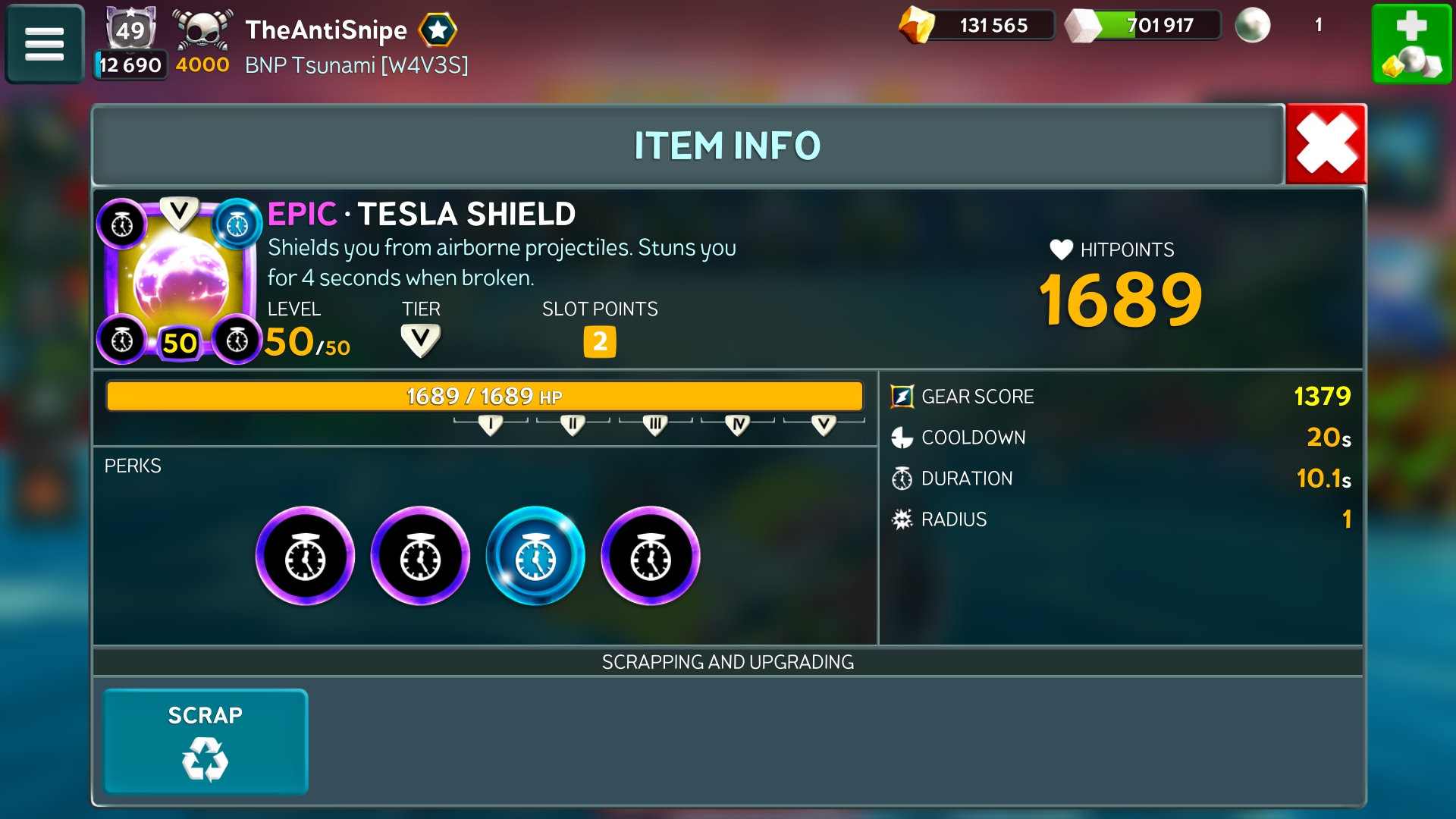Open the green add-currency shop button
The height and width of the screenshot is (819, 1456).
click(x=1411, y=44)
